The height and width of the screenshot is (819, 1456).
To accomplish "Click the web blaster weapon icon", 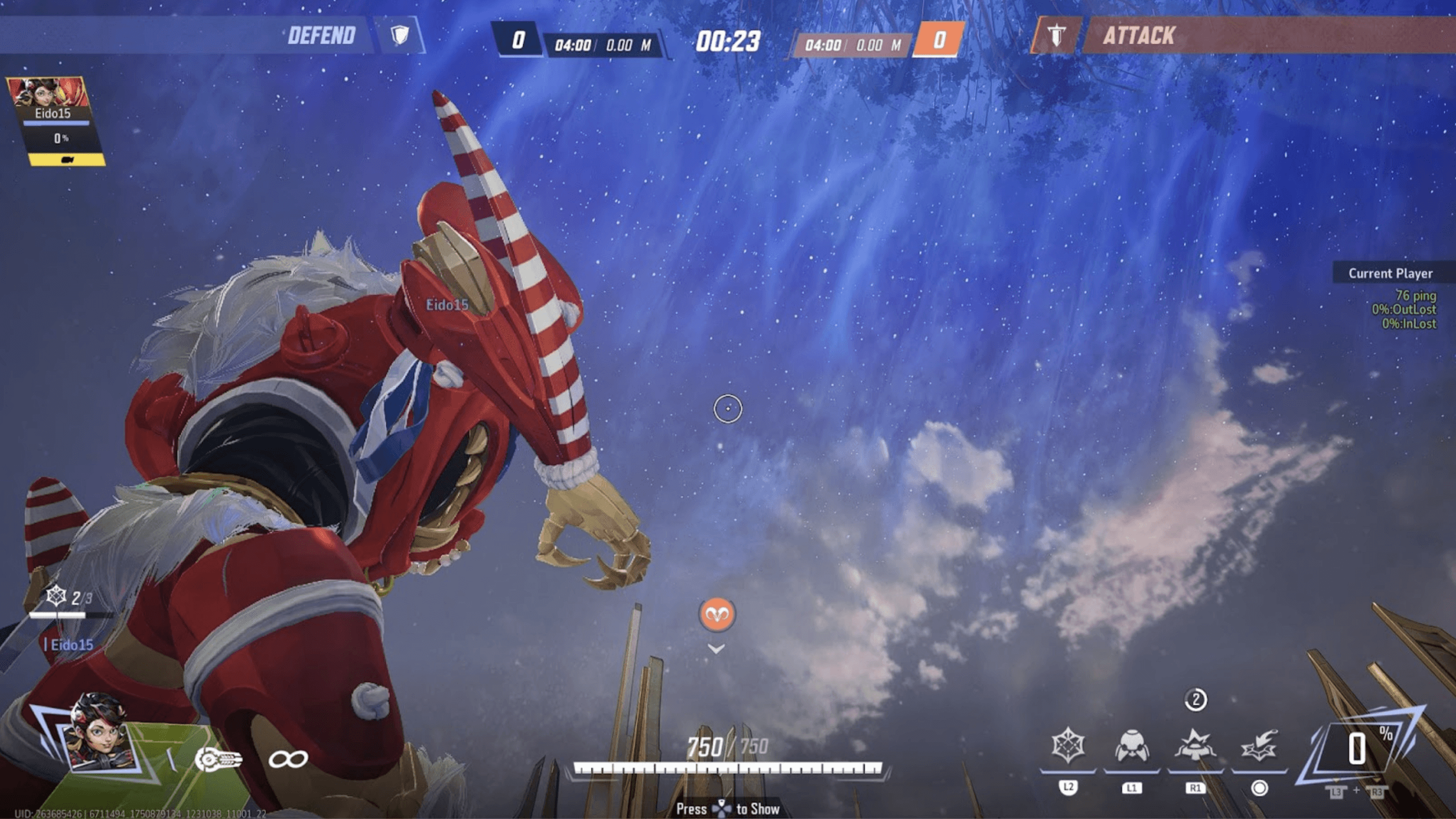I will pyautogui.click(x=218, y=759).
